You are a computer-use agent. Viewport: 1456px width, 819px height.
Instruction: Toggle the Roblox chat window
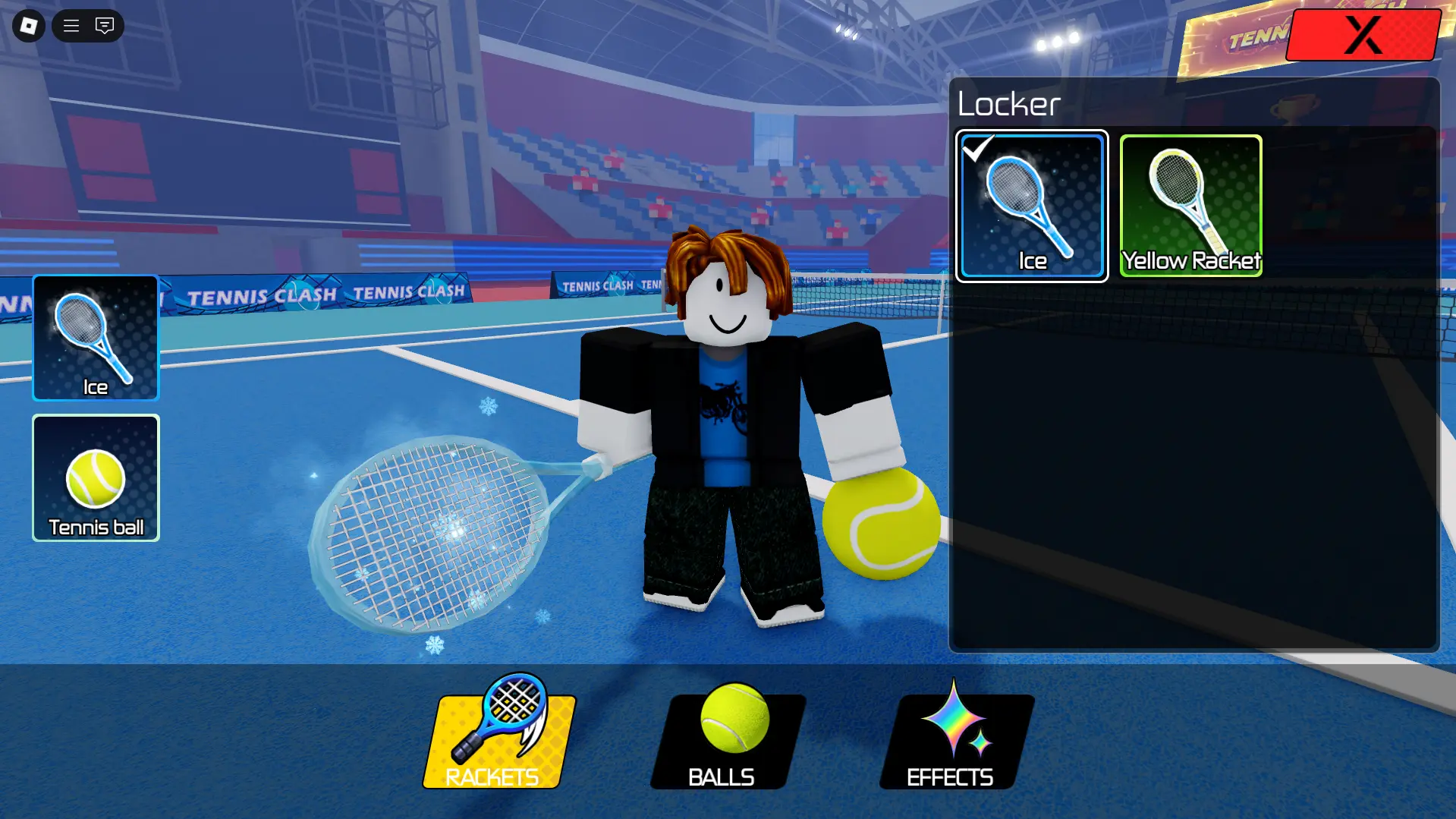(x=105, y=26)
